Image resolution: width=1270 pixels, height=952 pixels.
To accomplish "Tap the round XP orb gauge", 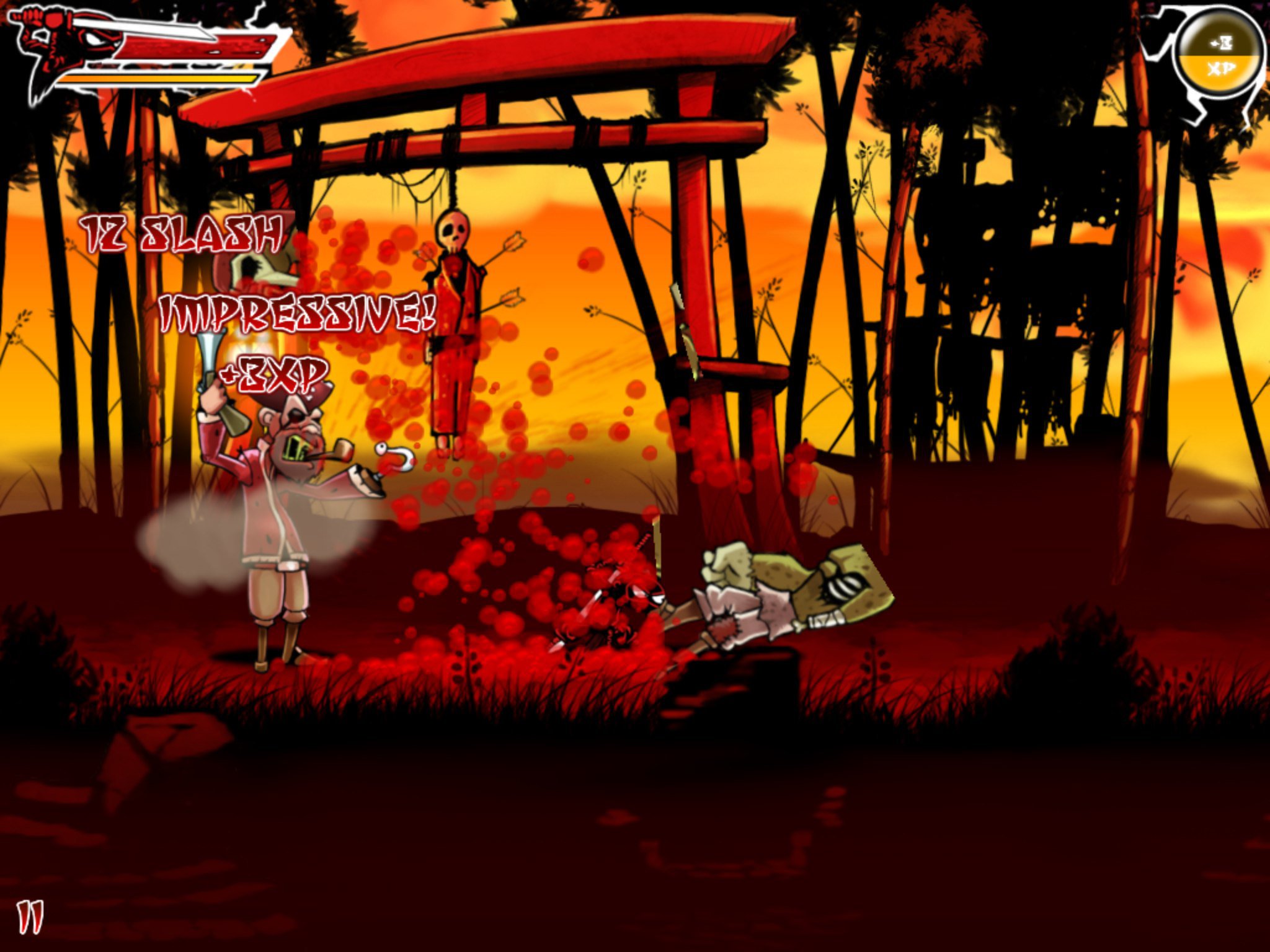I will pos(1220,56).
